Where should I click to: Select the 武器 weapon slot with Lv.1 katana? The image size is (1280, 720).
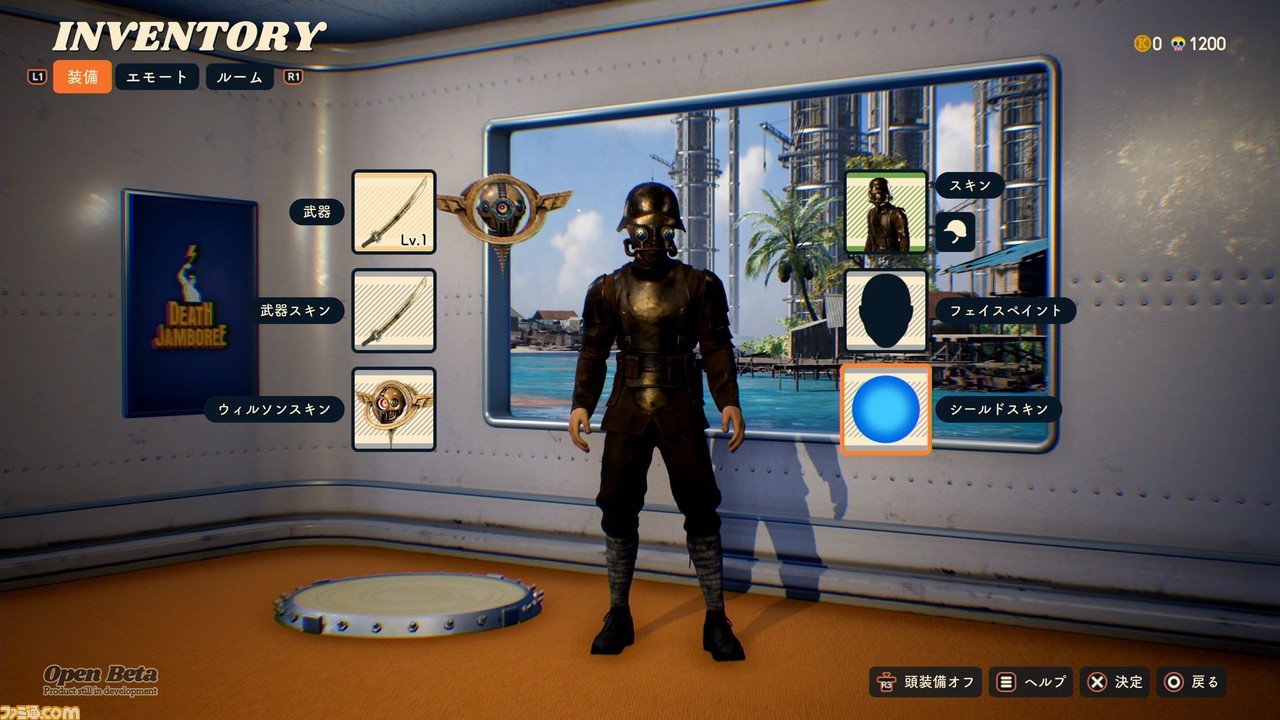(393, 212)
